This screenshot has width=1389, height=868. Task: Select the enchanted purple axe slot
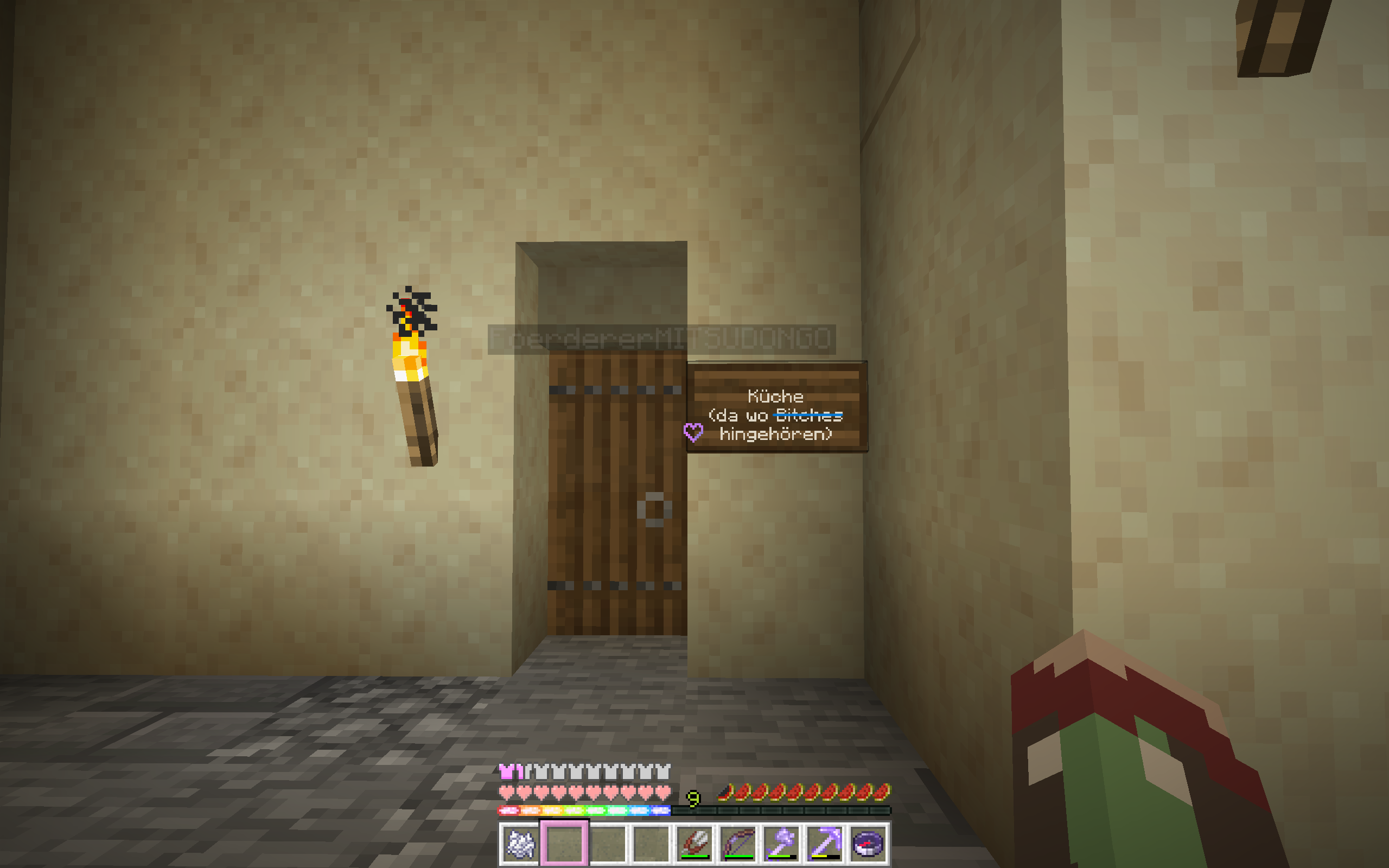pos(782,843)
